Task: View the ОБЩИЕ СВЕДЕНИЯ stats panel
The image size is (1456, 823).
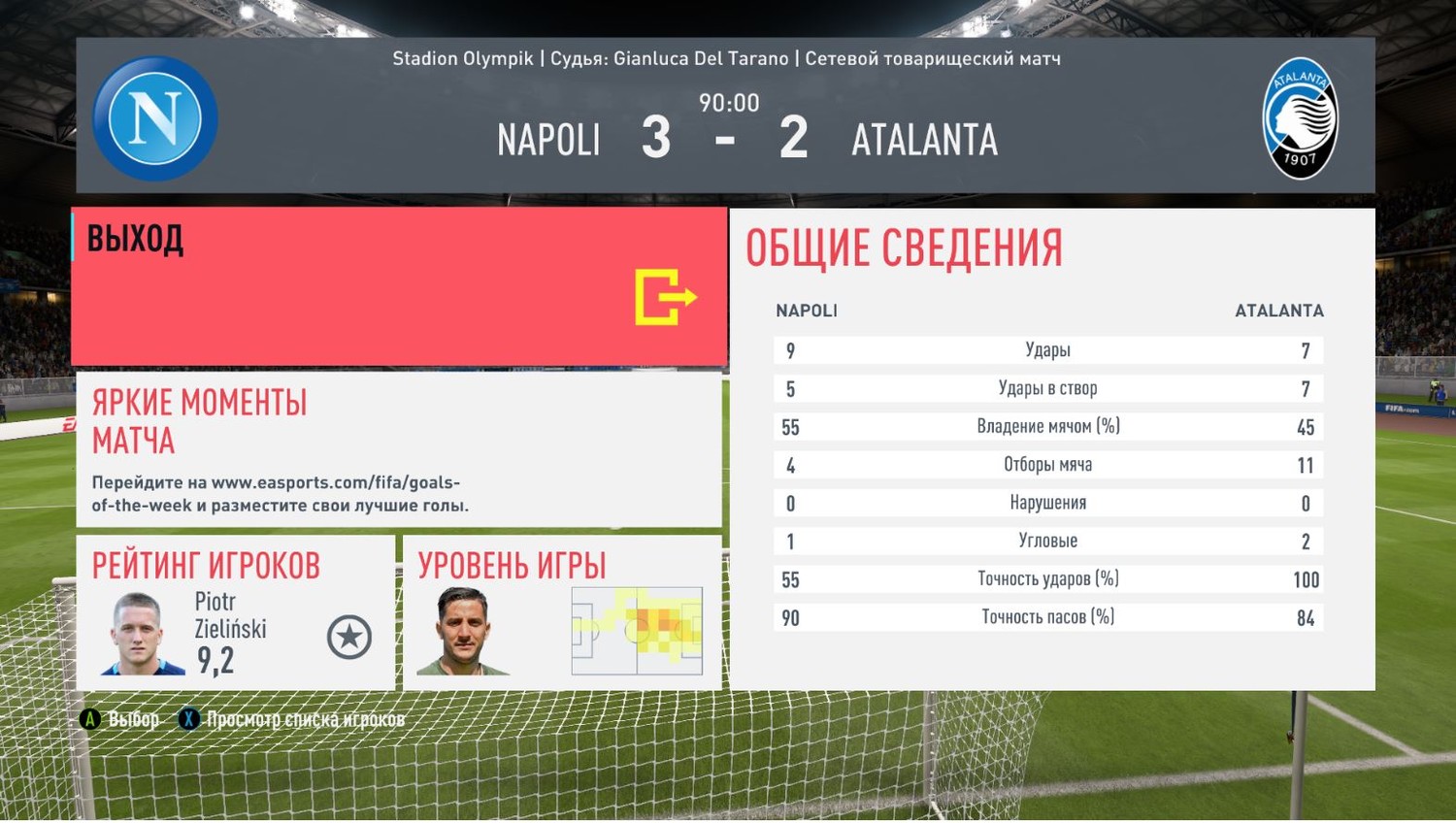Action: click(x=1051, y=449)
